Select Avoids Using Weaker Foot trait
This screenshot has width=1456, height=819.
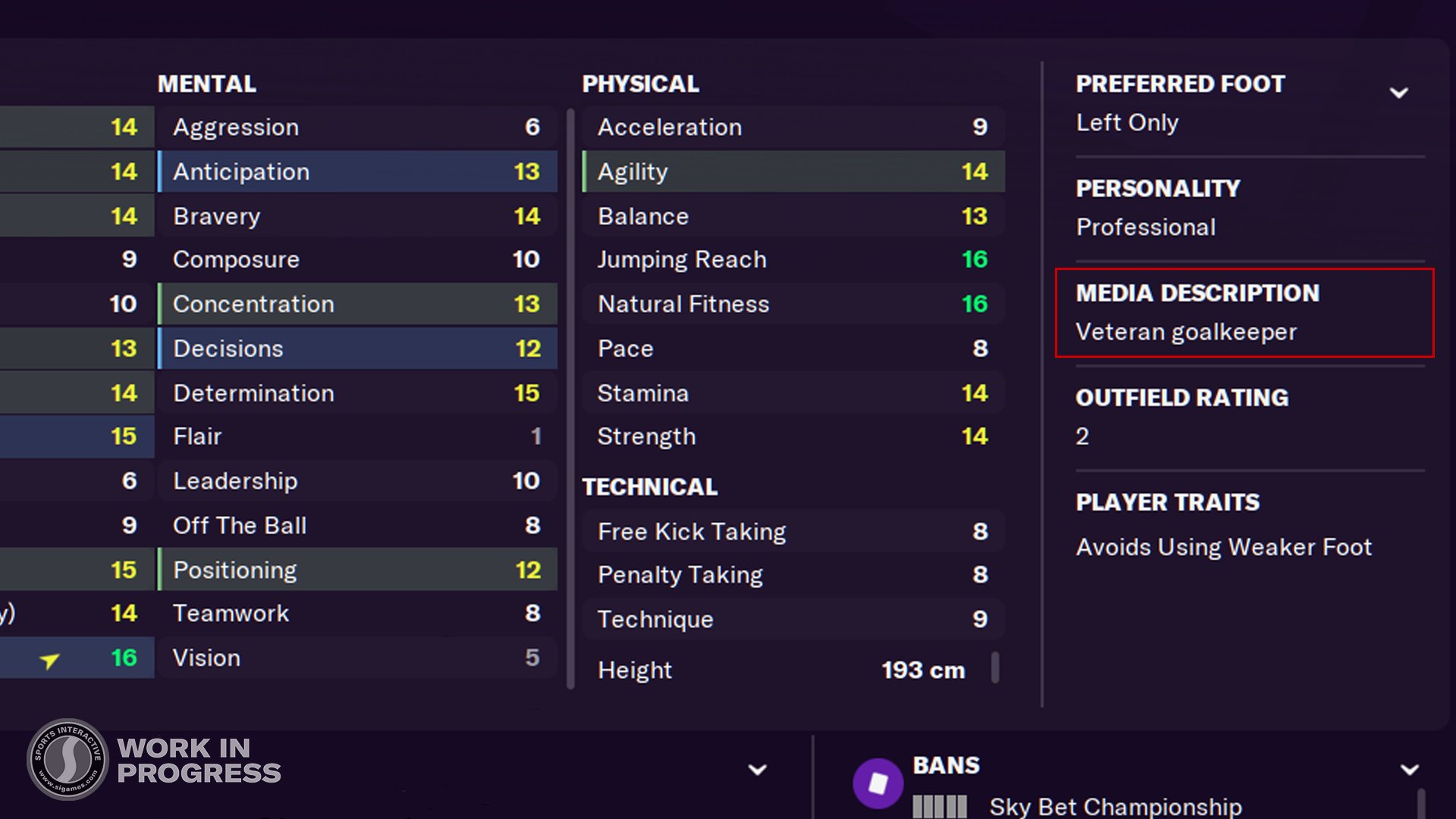click(x=1223, y=547)
